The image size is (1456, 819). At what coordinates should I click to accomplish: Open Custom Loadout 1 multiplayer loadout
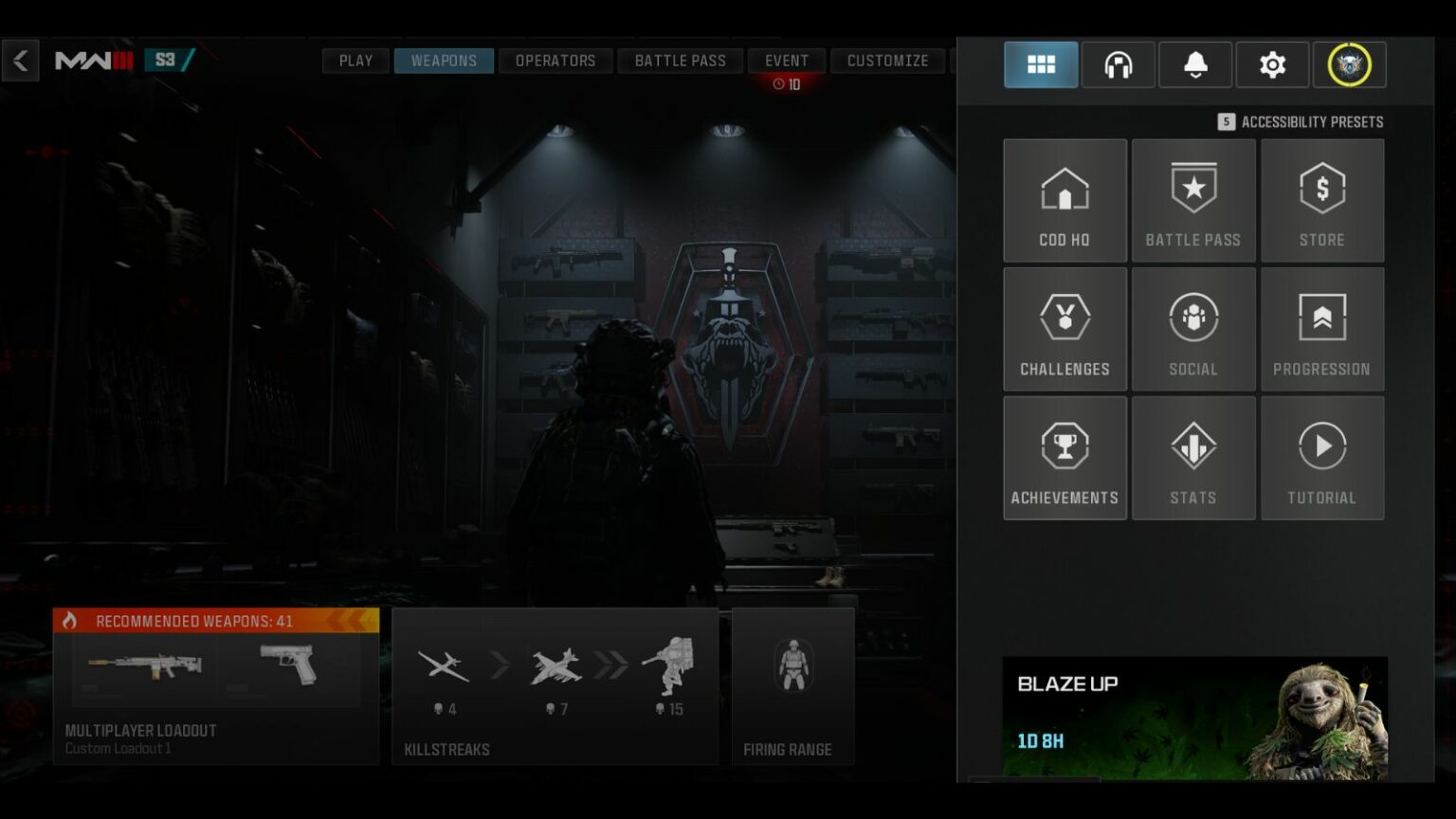click(x=216, y=687)
